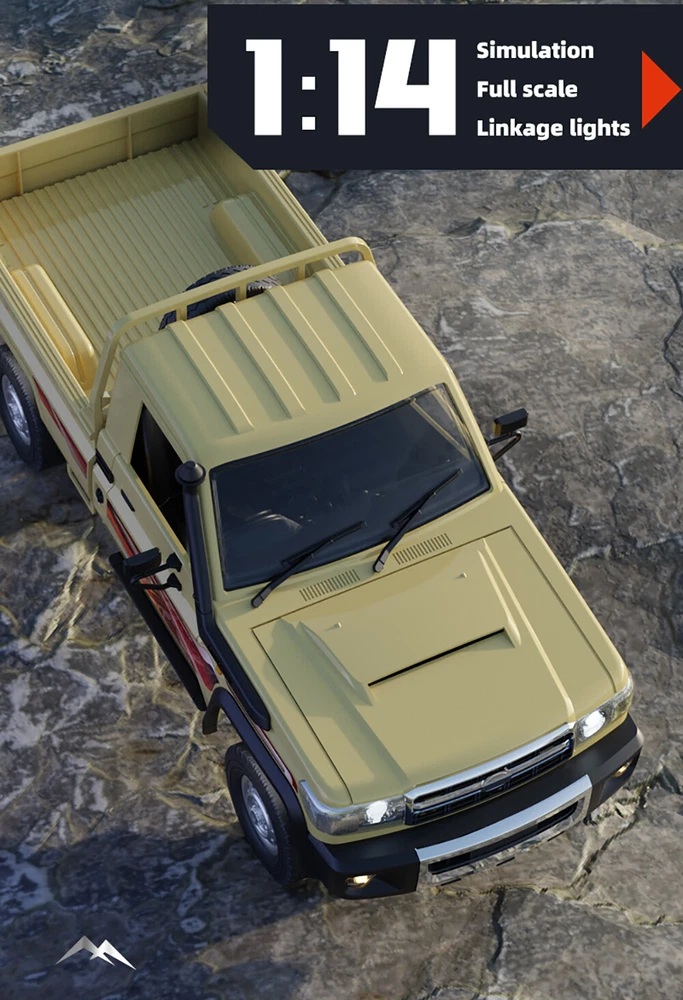The image size is (683, 1000).
Task: Click the red arrow on the banner
Action: [x=658, y=89]
